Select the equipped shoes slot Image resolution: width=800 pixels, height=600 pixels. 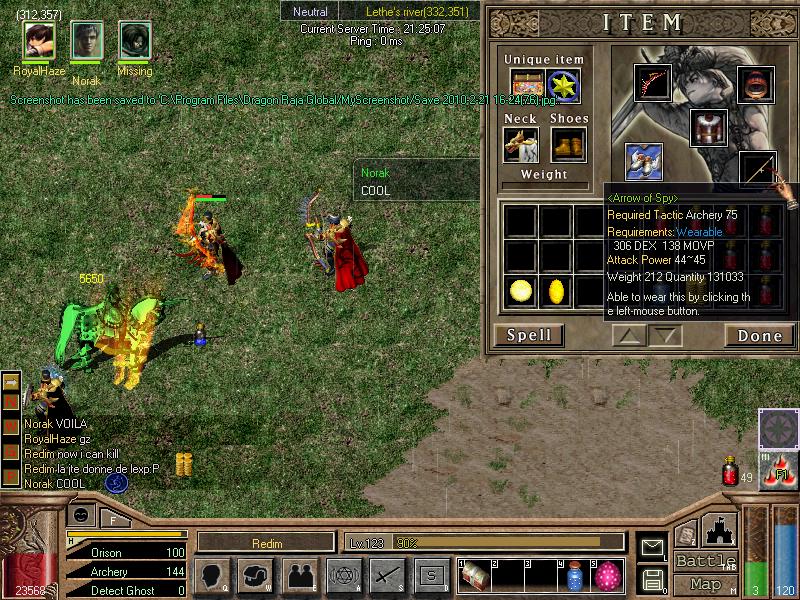click(x=568, y=144)
